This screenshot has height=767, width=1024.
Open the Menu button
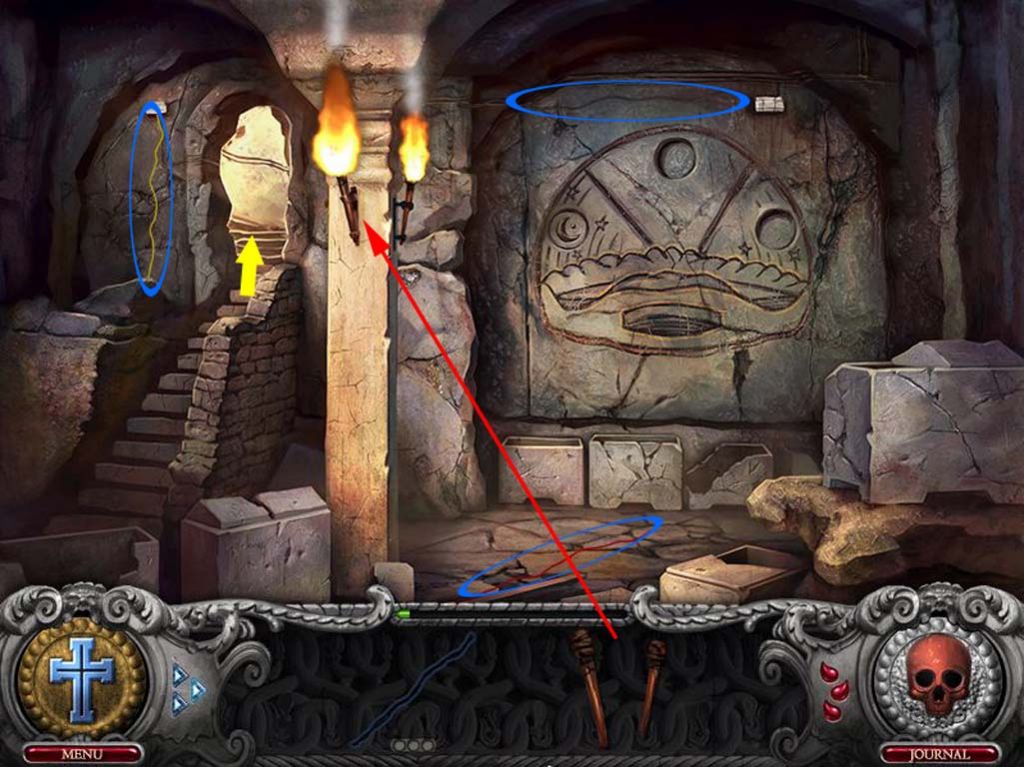pos(82,753)
